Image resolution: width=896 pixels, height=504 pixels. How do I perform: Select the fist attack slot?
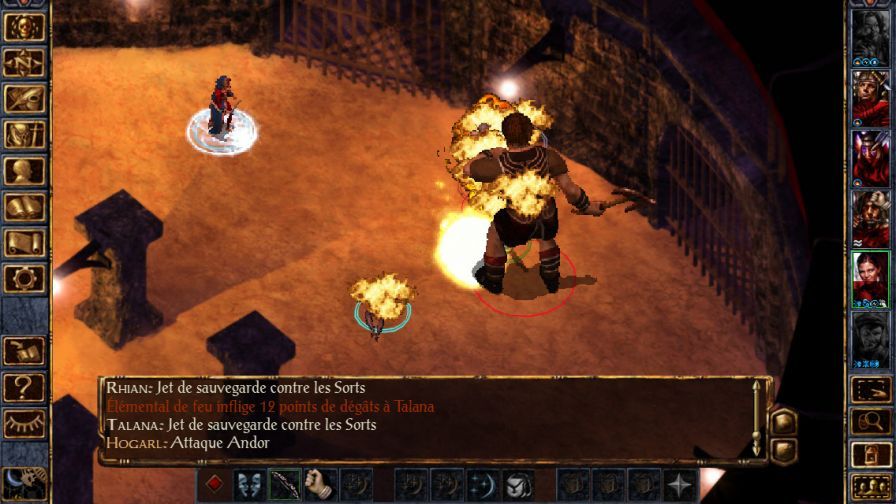point(320,485)
